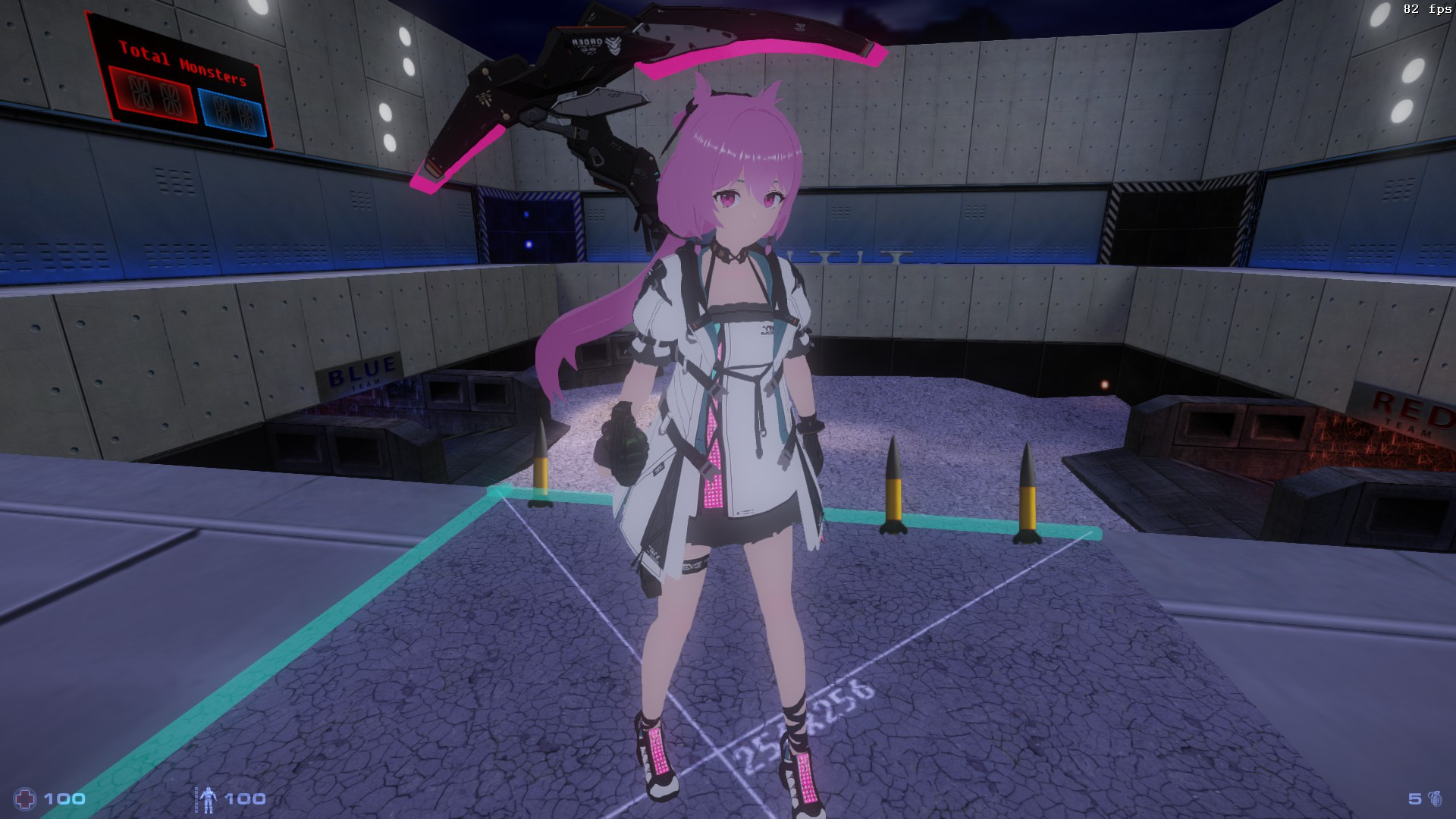The width and height of the screenshot is (1456, 819).
Task: Click the 256x256 label on the ground
Action: tap(802, 717)
